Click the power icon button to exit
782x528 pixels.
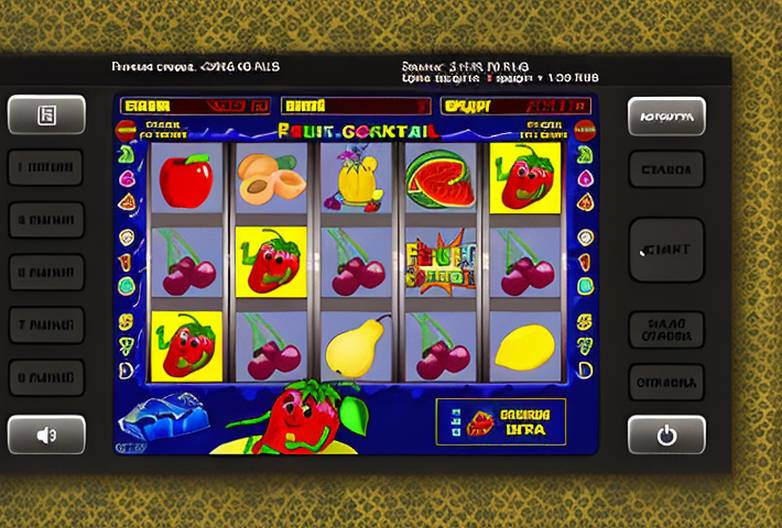tap(666, 435)
